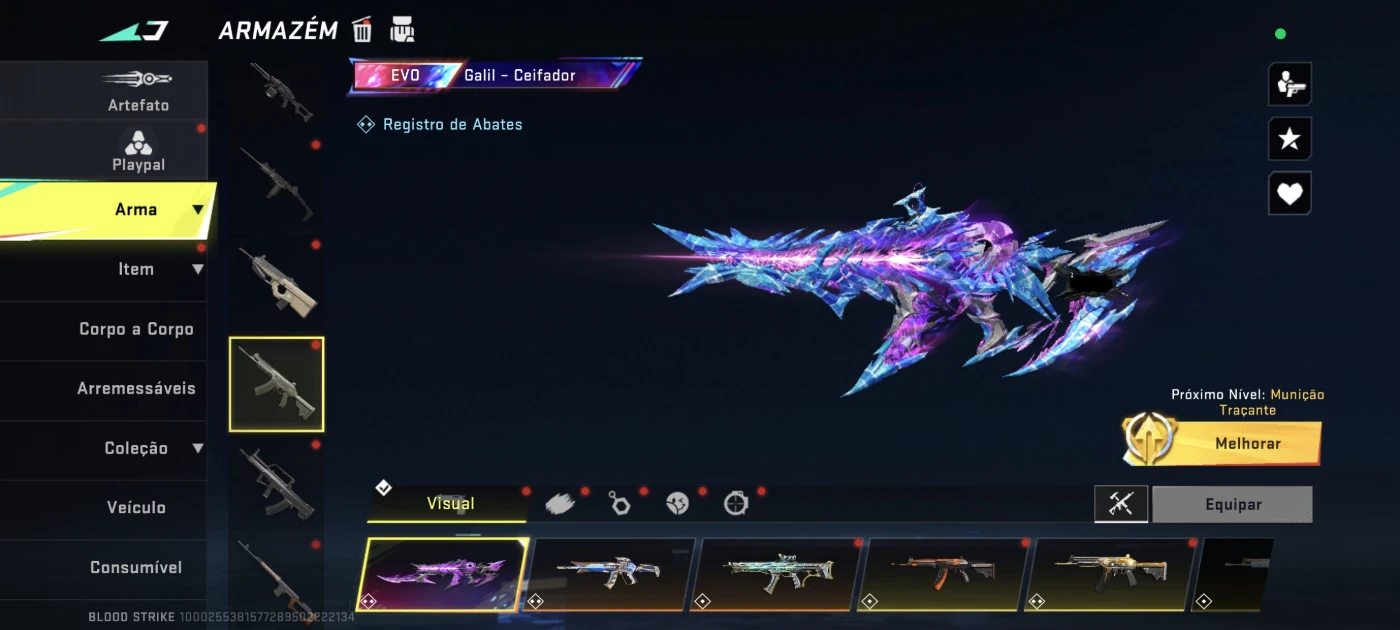Open the crosshair customization tab

pos(736,504)
